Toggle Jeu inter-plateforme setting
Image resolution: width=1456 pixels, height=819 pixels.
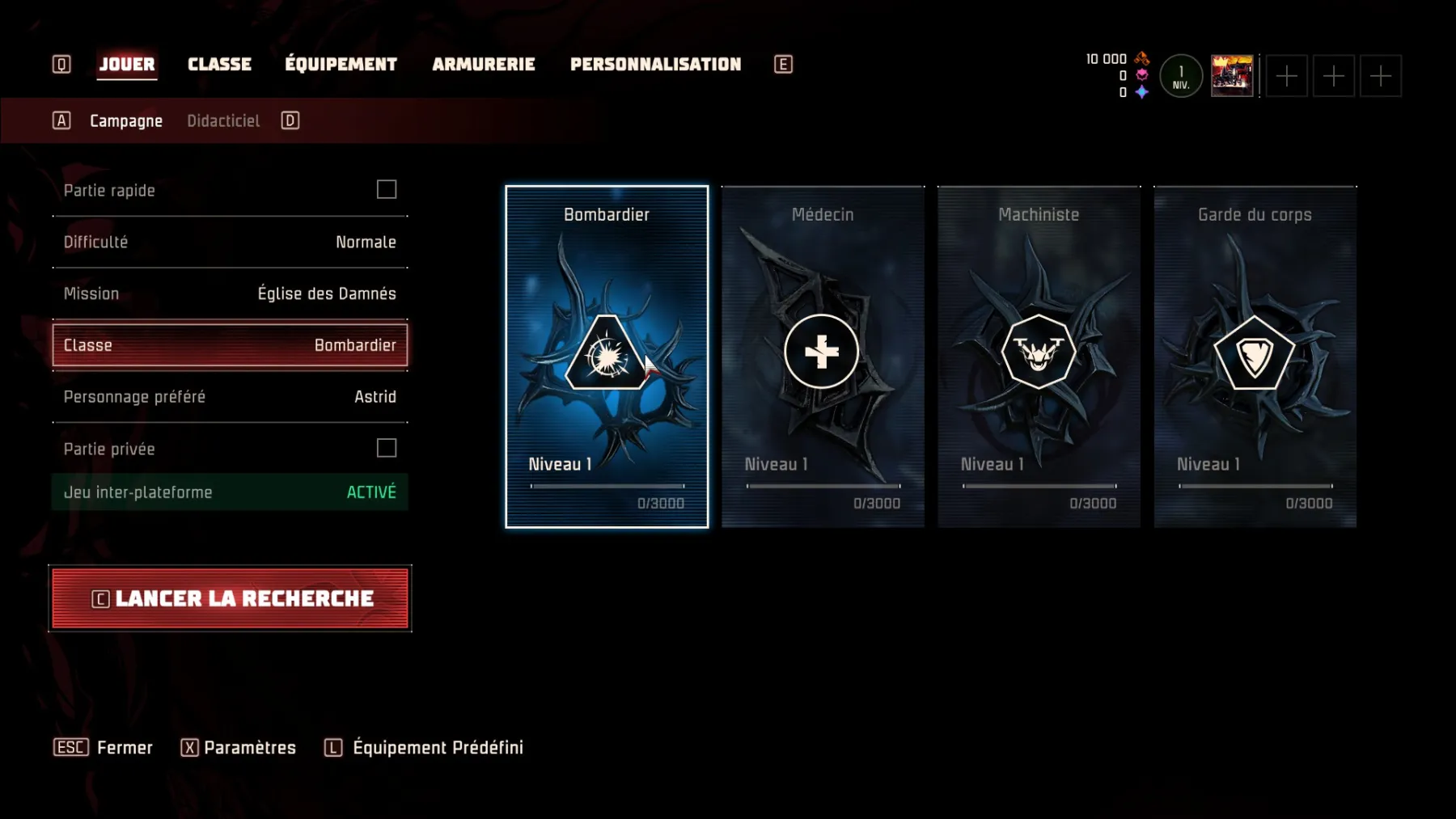230,492
